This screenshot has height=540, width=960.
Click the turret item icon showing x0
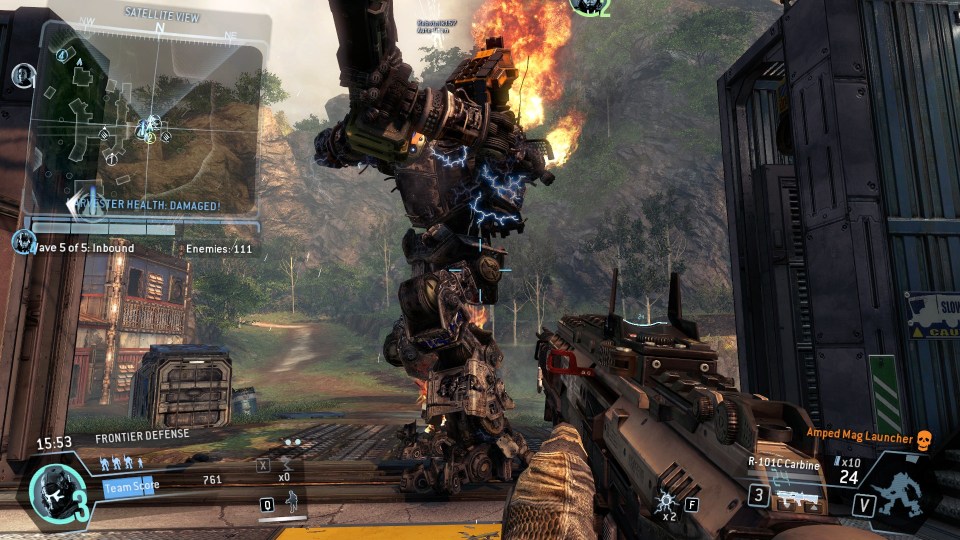point(285,464)
